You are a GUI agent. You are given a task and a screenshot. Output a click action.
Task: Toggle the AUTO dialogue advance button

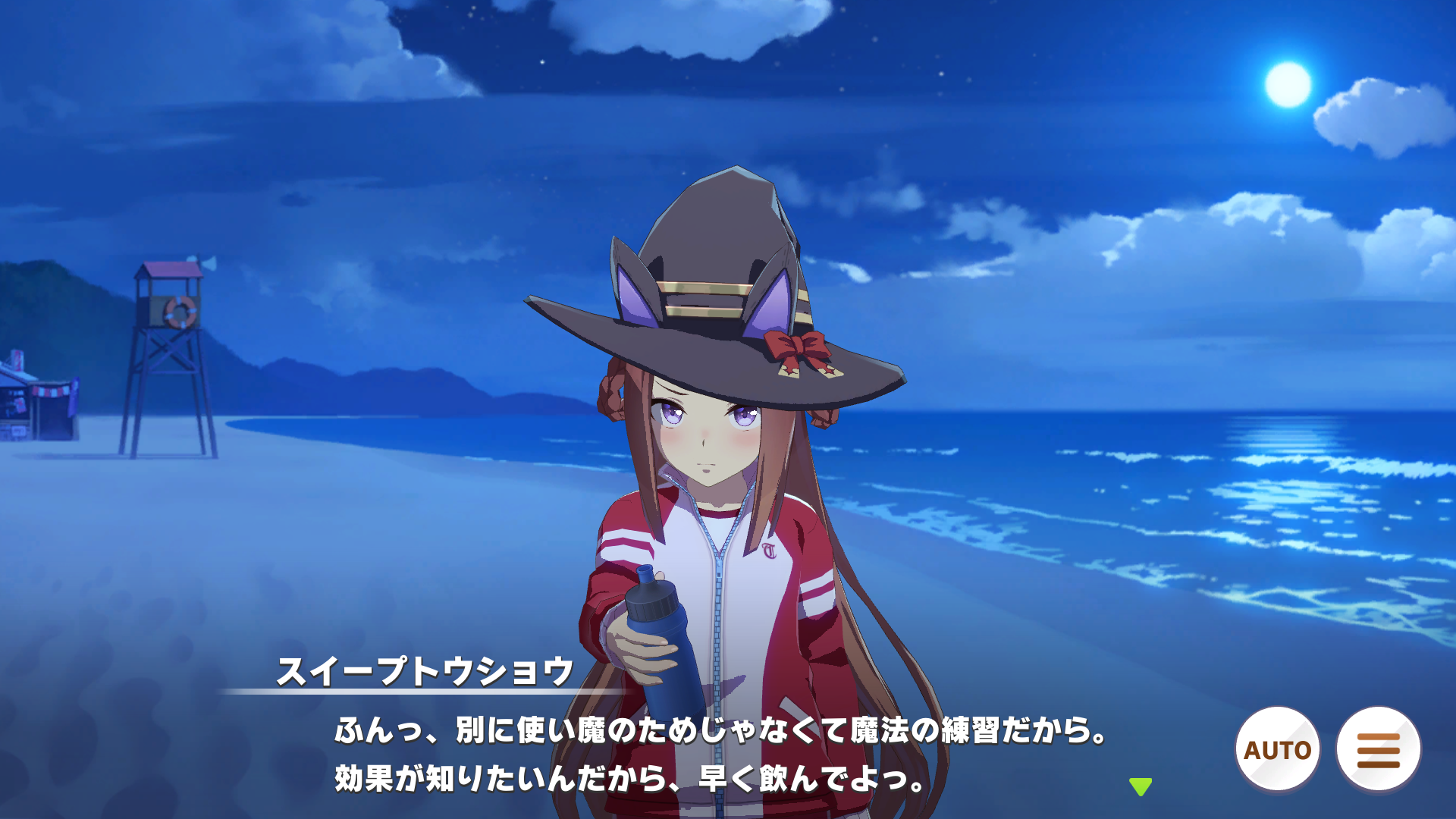click(x=1278, y=749)
